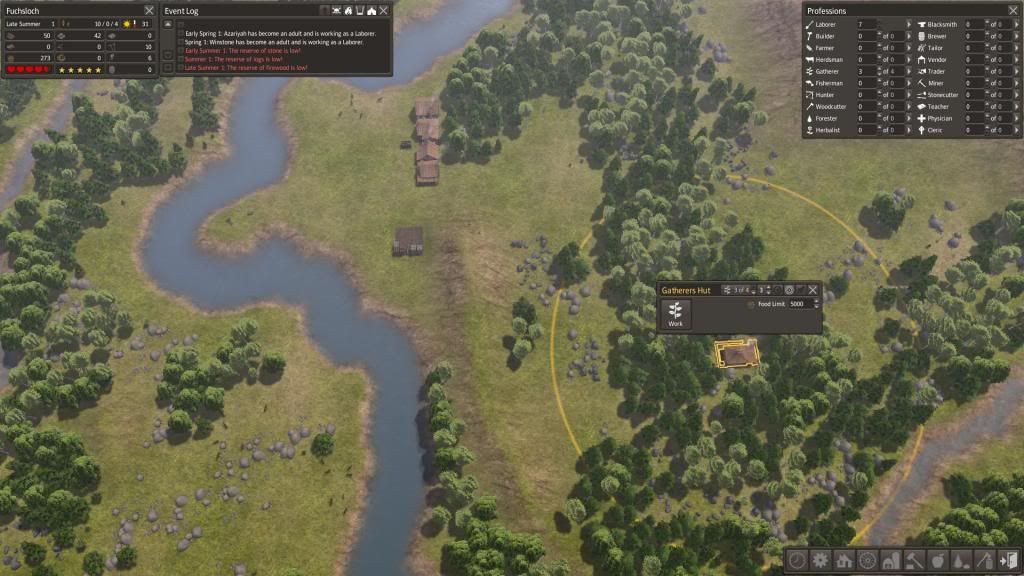The image size is (1024, 576).
Task: Toggle the Work button in Gatherers Hut
Action: coord(675,313)
